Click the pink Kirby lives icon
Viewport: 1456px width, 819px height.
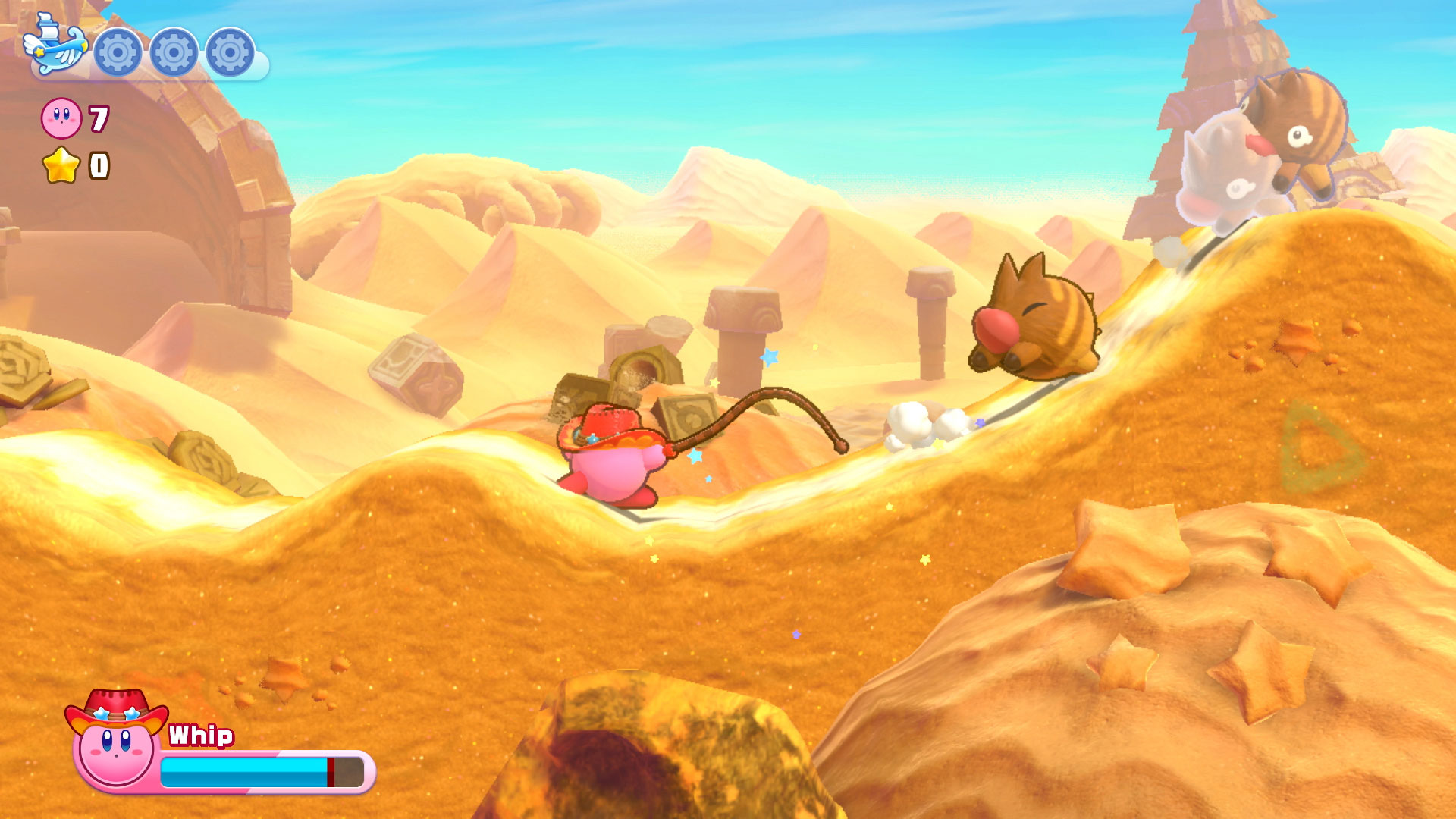(x=61, y=118)
